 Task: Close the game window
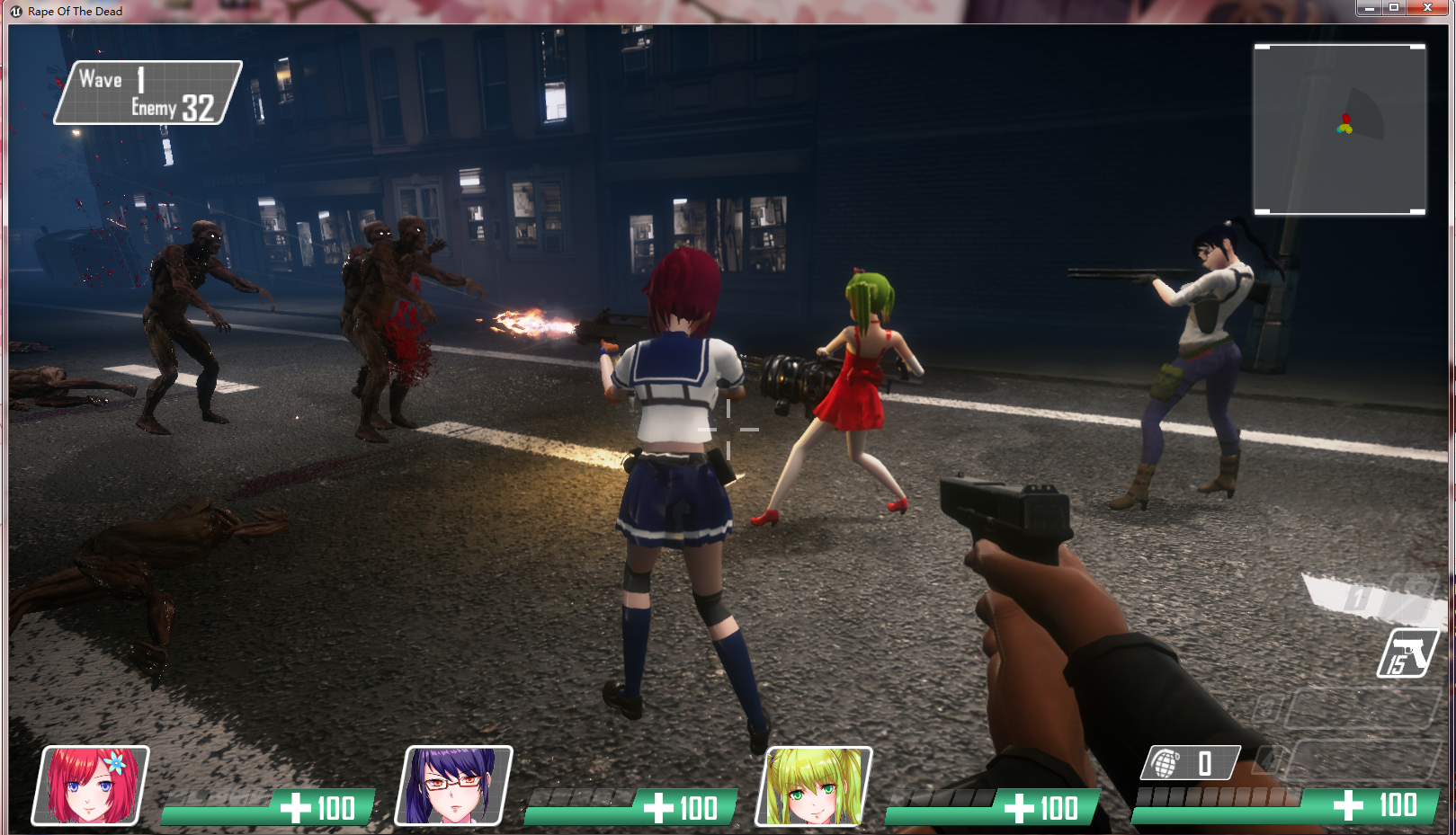(x=1427, y=8)
